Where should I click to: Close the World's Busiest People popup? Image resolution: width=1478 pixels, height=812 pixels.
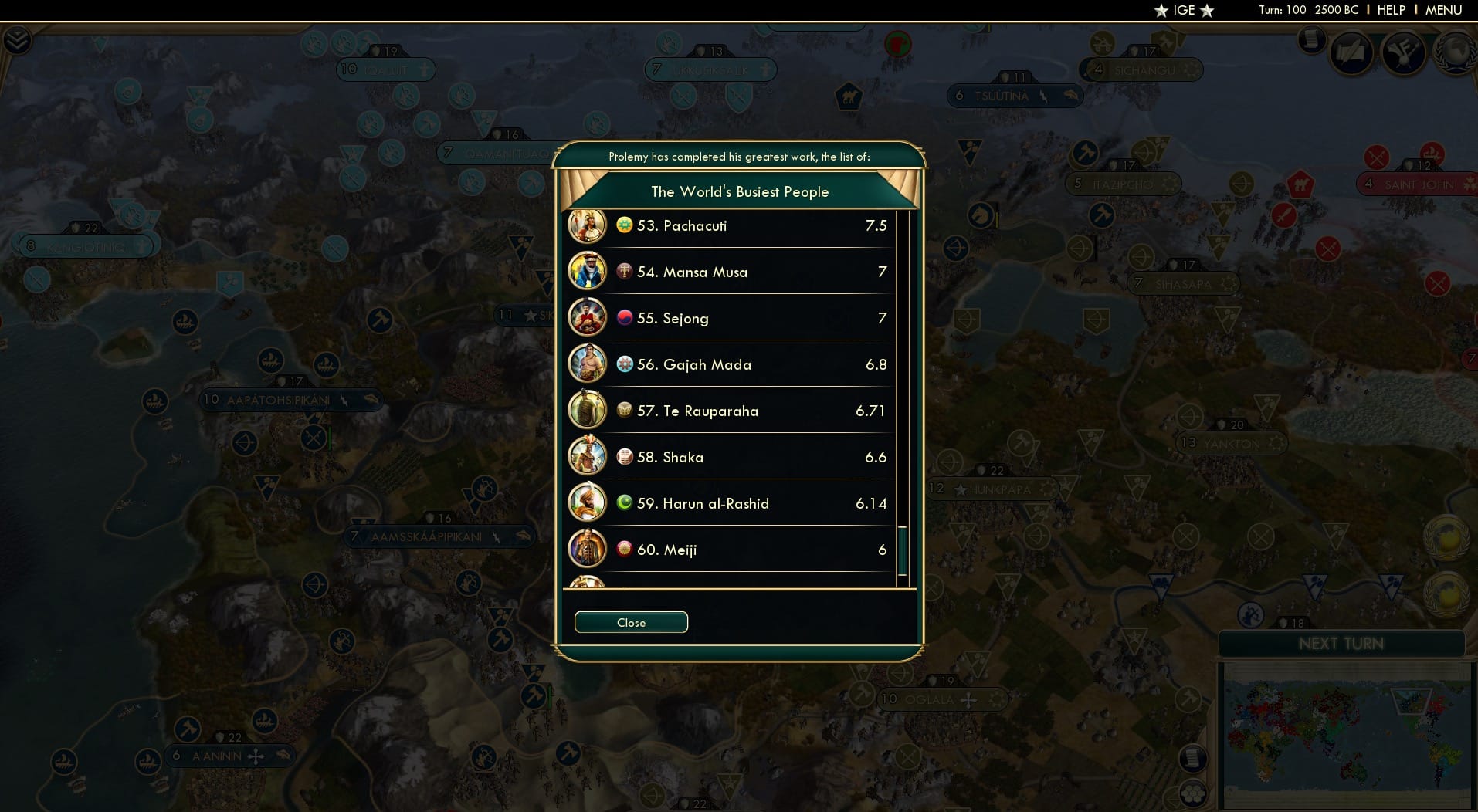[x=631, y=622]
